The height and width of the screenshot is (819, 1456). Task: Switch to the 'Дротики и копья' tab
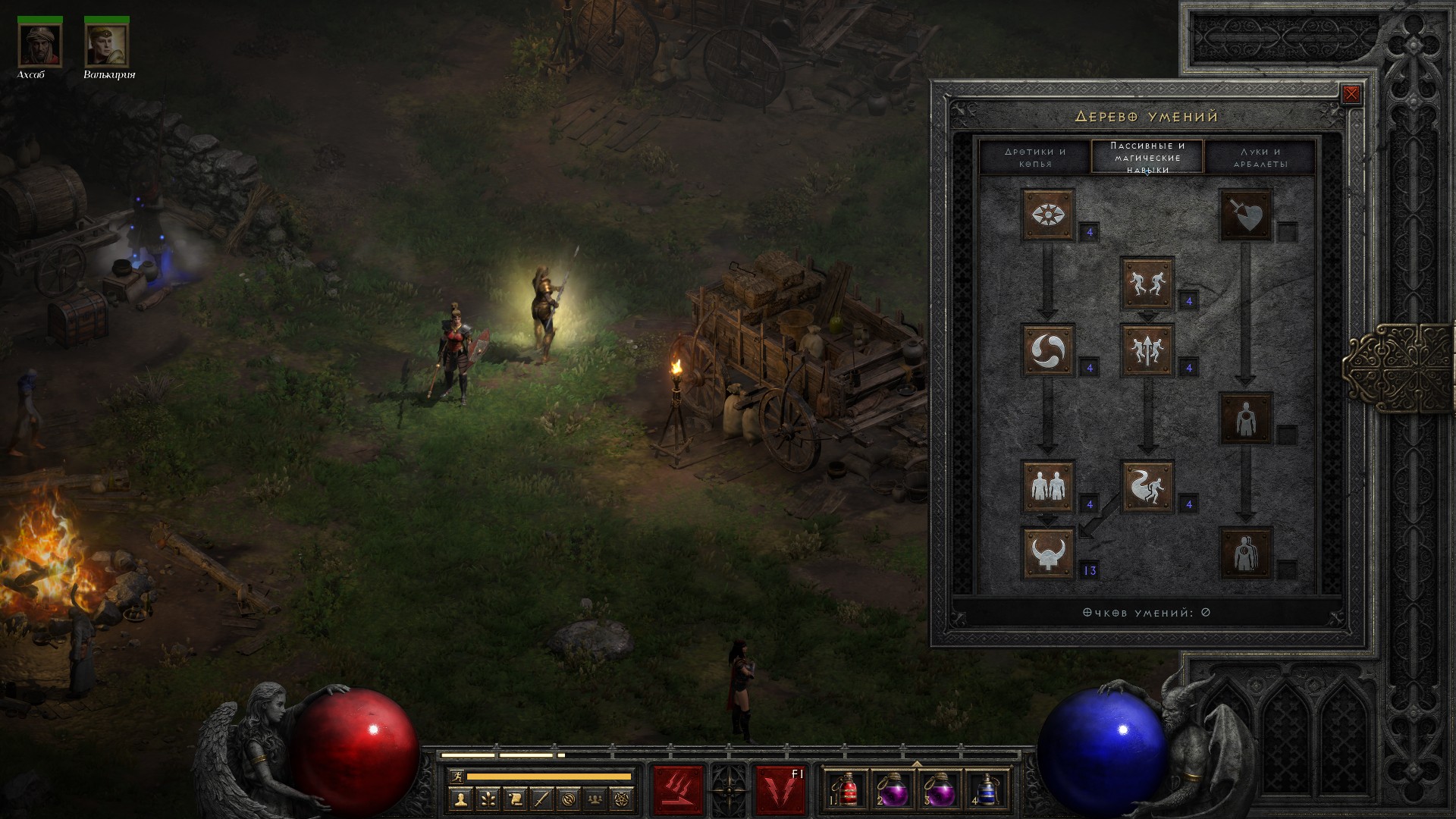(1035, 158)
